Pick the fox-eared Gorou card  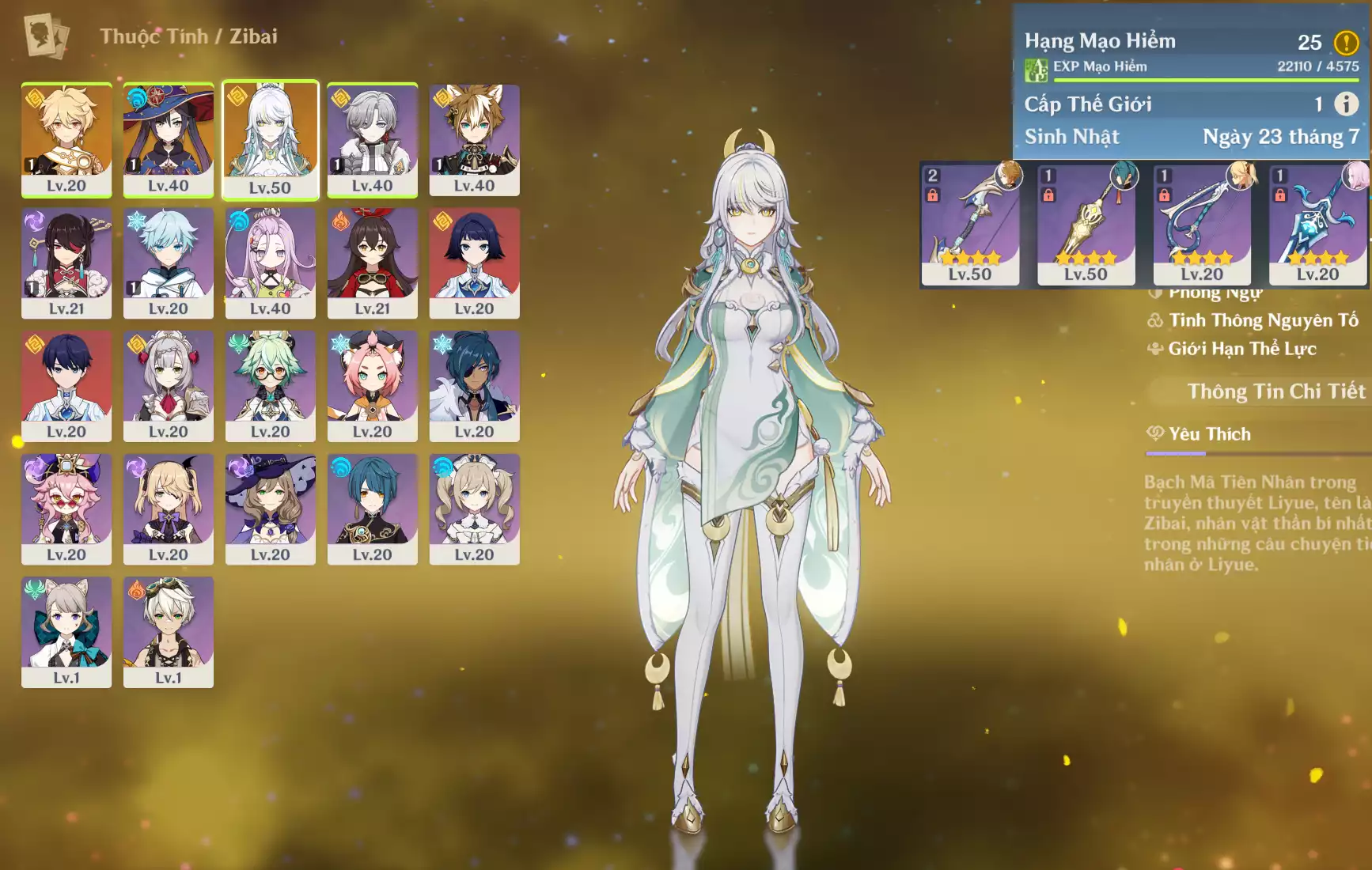pyautogui.click(x=474, y=139)
